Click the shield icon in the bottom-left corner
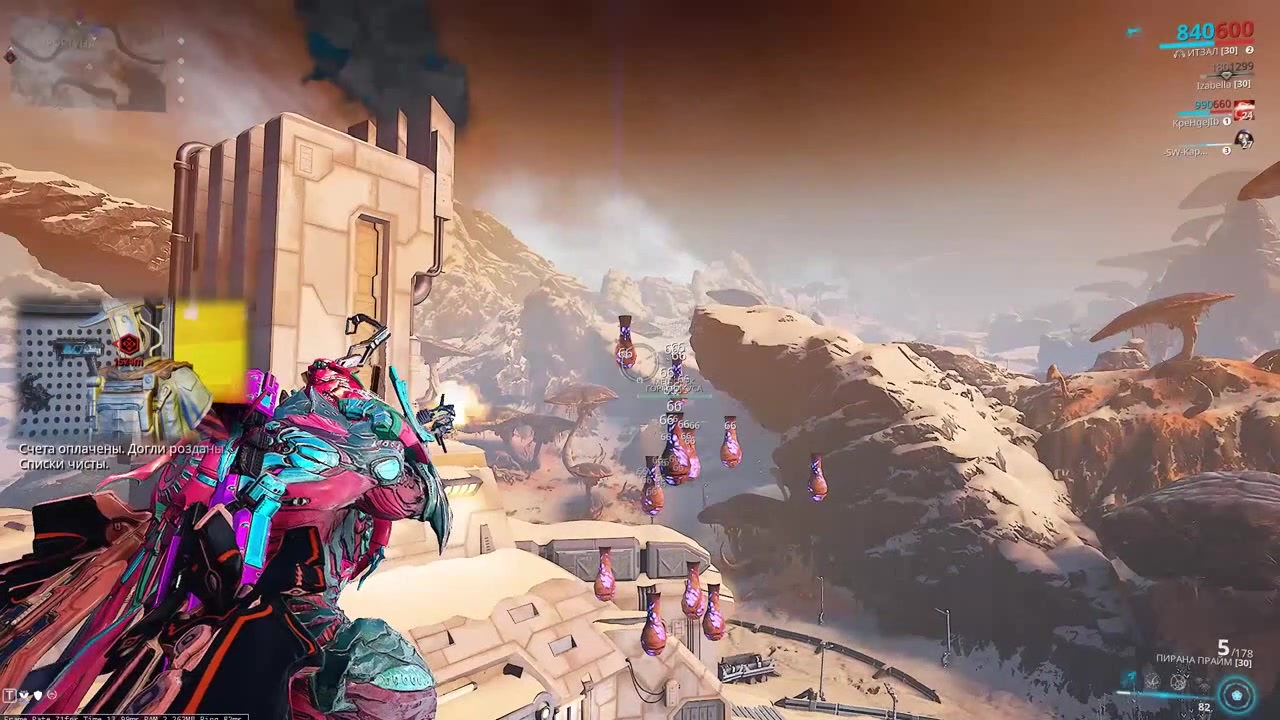This screenshot has height=720, width=1280. pos(37,695)
